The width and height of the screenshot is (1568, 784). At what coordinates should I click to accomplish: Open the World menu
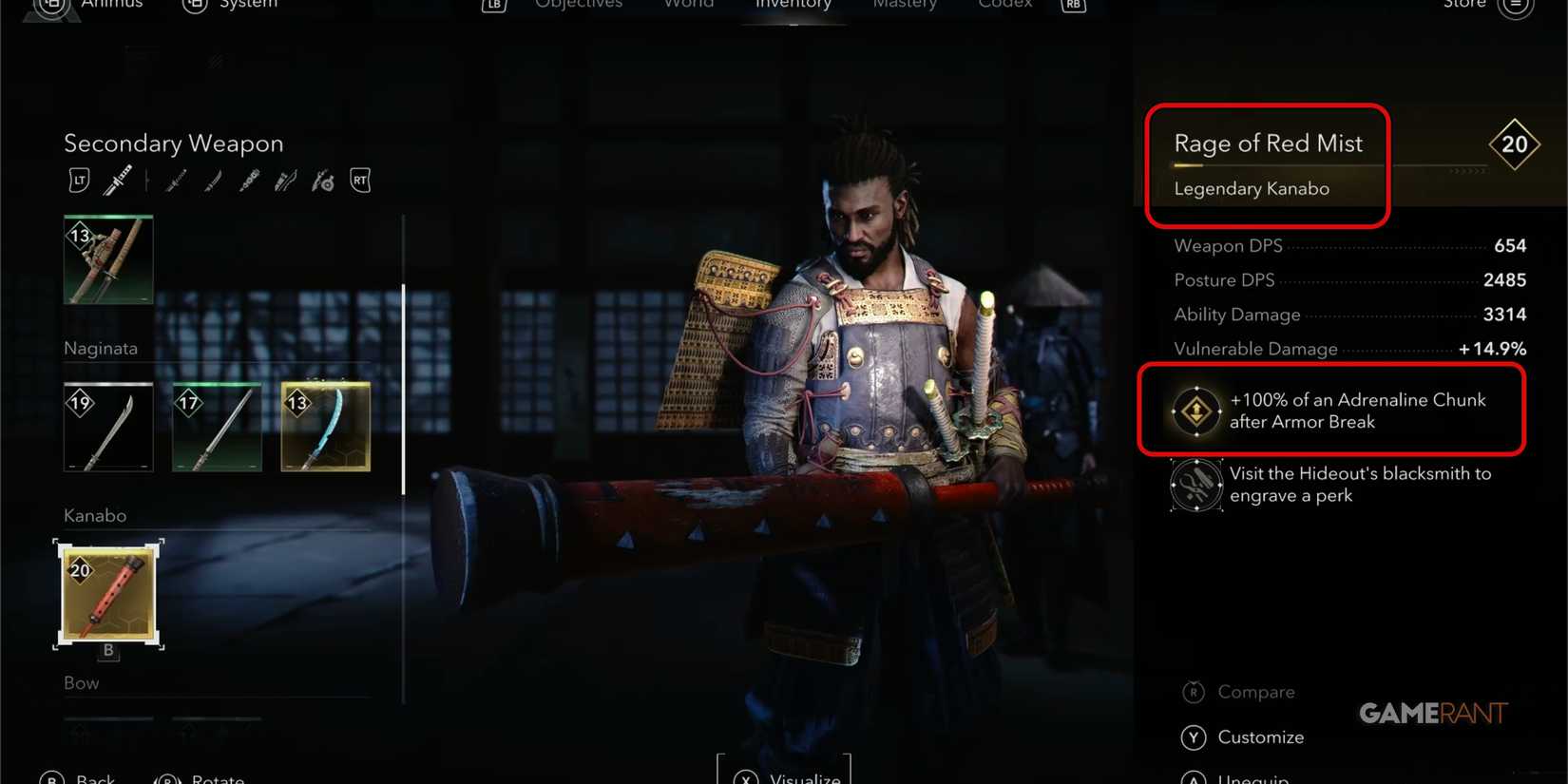pos(688,6)
